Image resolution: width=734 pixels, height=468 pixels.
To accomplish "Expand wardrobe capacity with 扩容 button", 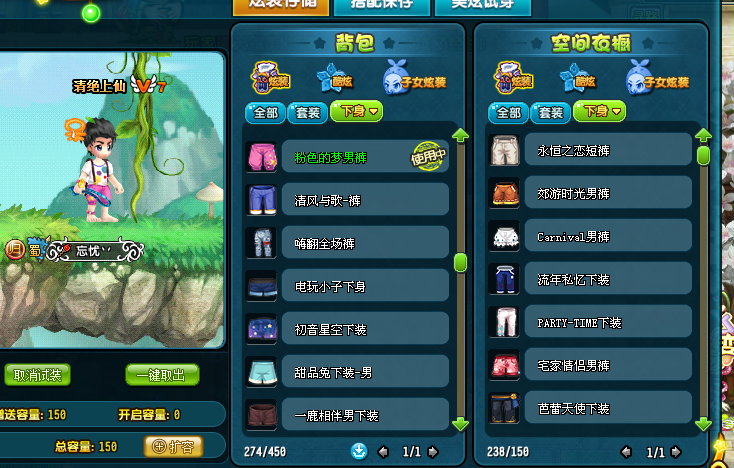I will point(173,446).
